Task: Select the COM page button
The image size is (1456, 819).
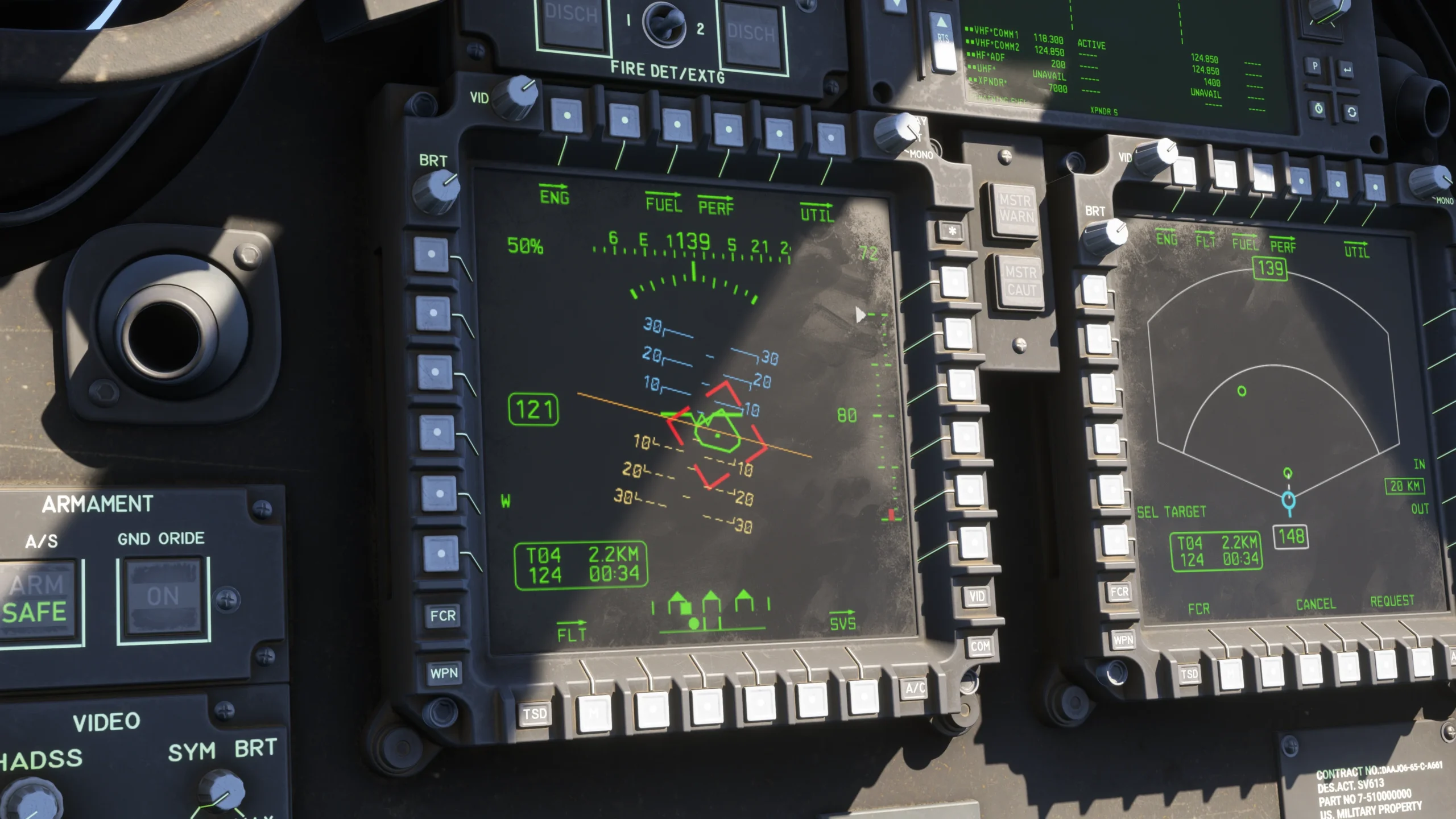Action: 980,647
